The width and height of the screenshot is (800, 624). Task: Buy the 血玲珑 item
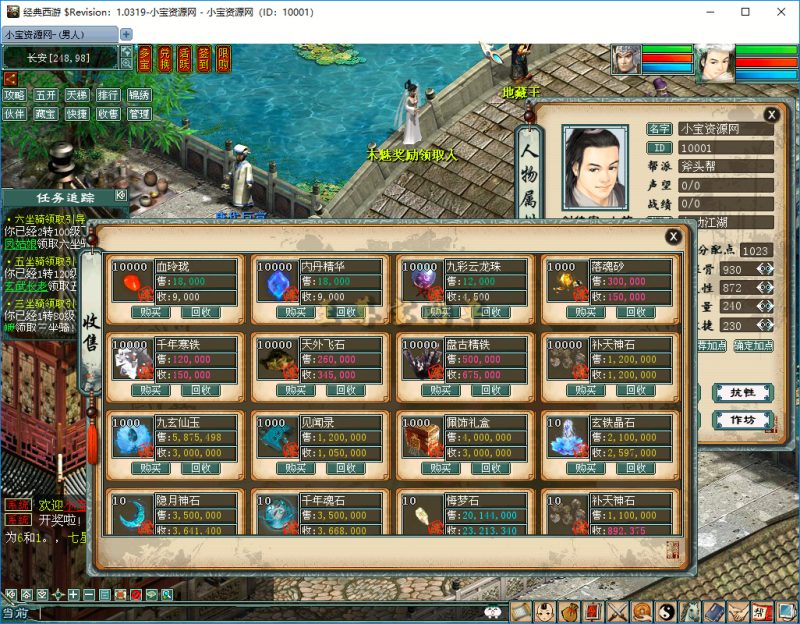pos(152,311)
